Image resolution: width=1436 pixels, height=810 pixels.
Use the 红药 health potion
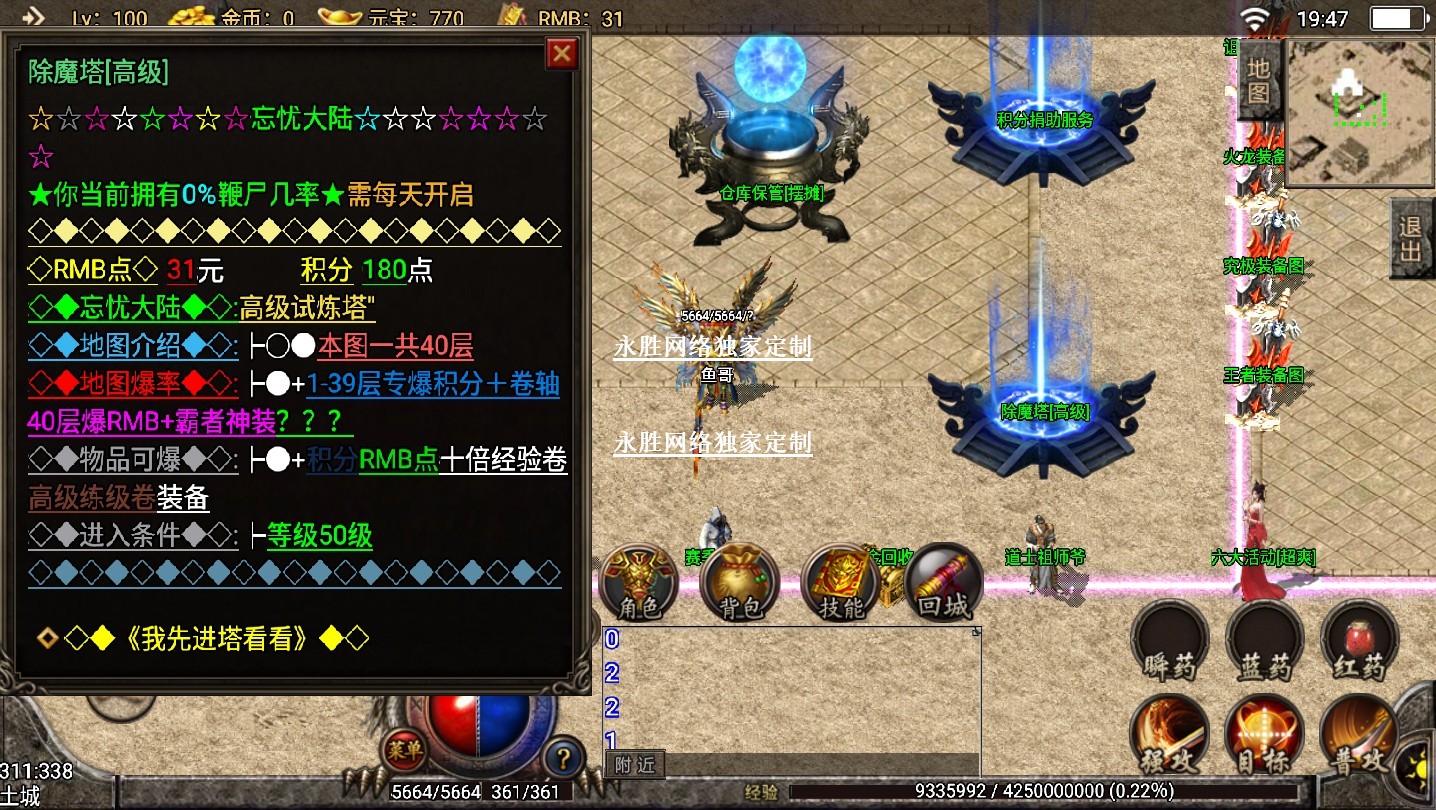(1359, 642)
